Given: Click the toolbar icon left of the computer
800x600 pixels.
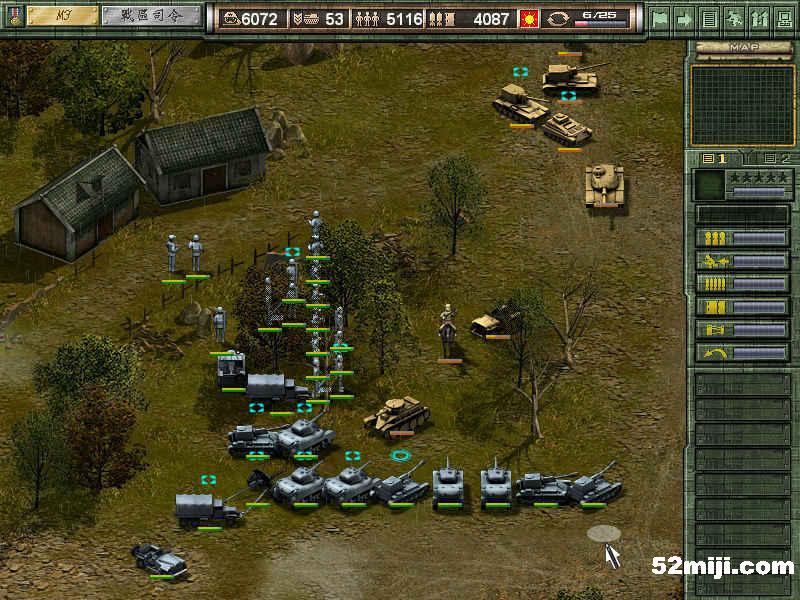Looking at the screenshot, I should click(x=758, y=18).
